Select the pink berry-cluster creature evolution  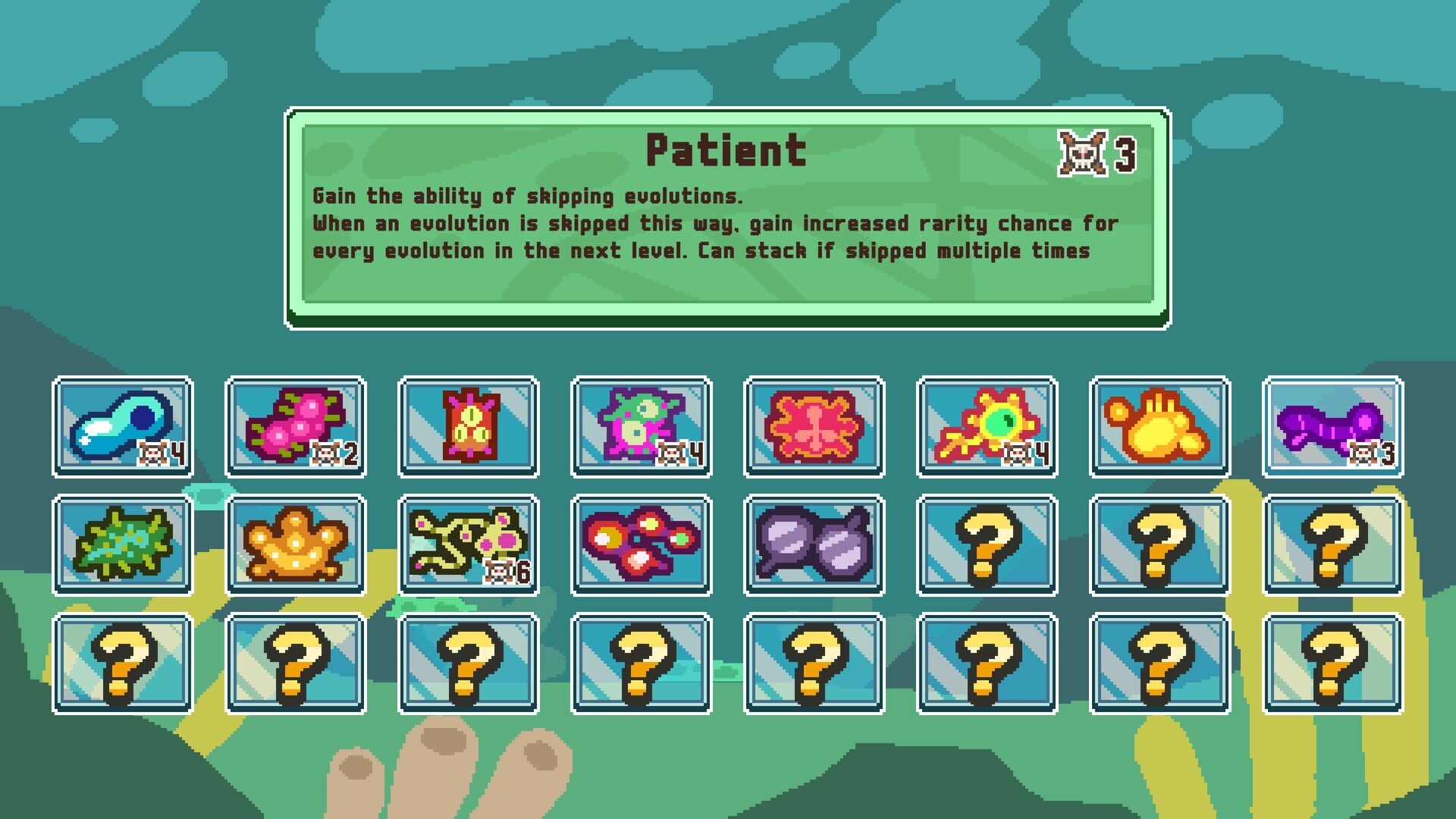(296, 427)
